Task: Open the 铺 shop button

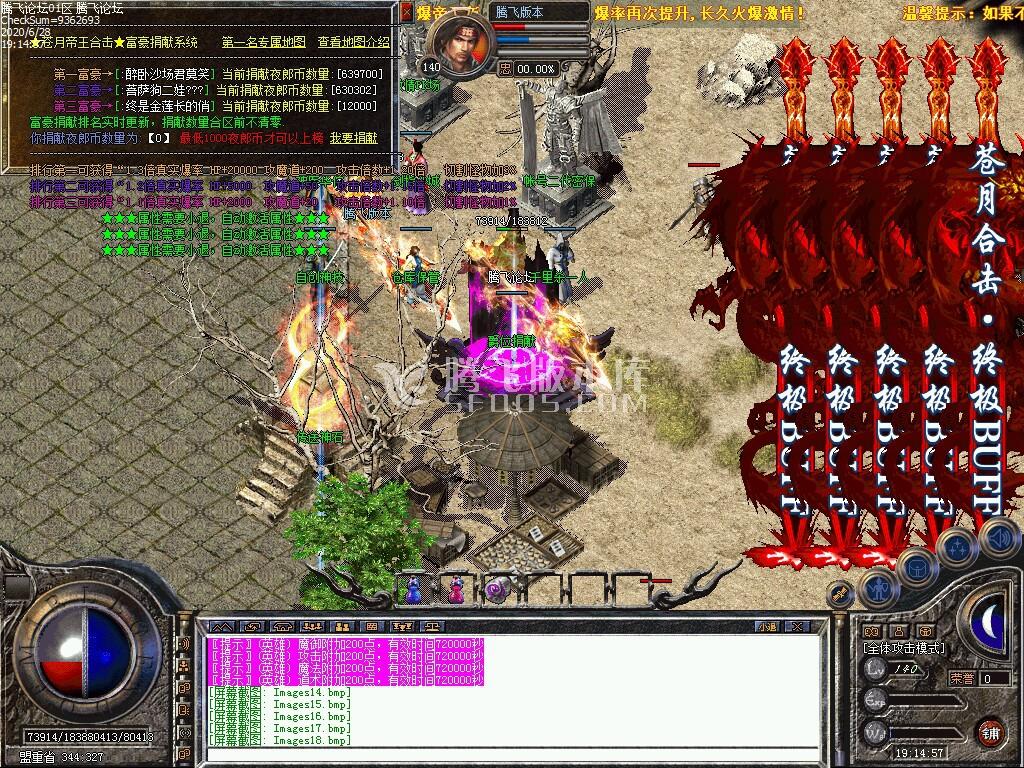Action: (990, 732)
